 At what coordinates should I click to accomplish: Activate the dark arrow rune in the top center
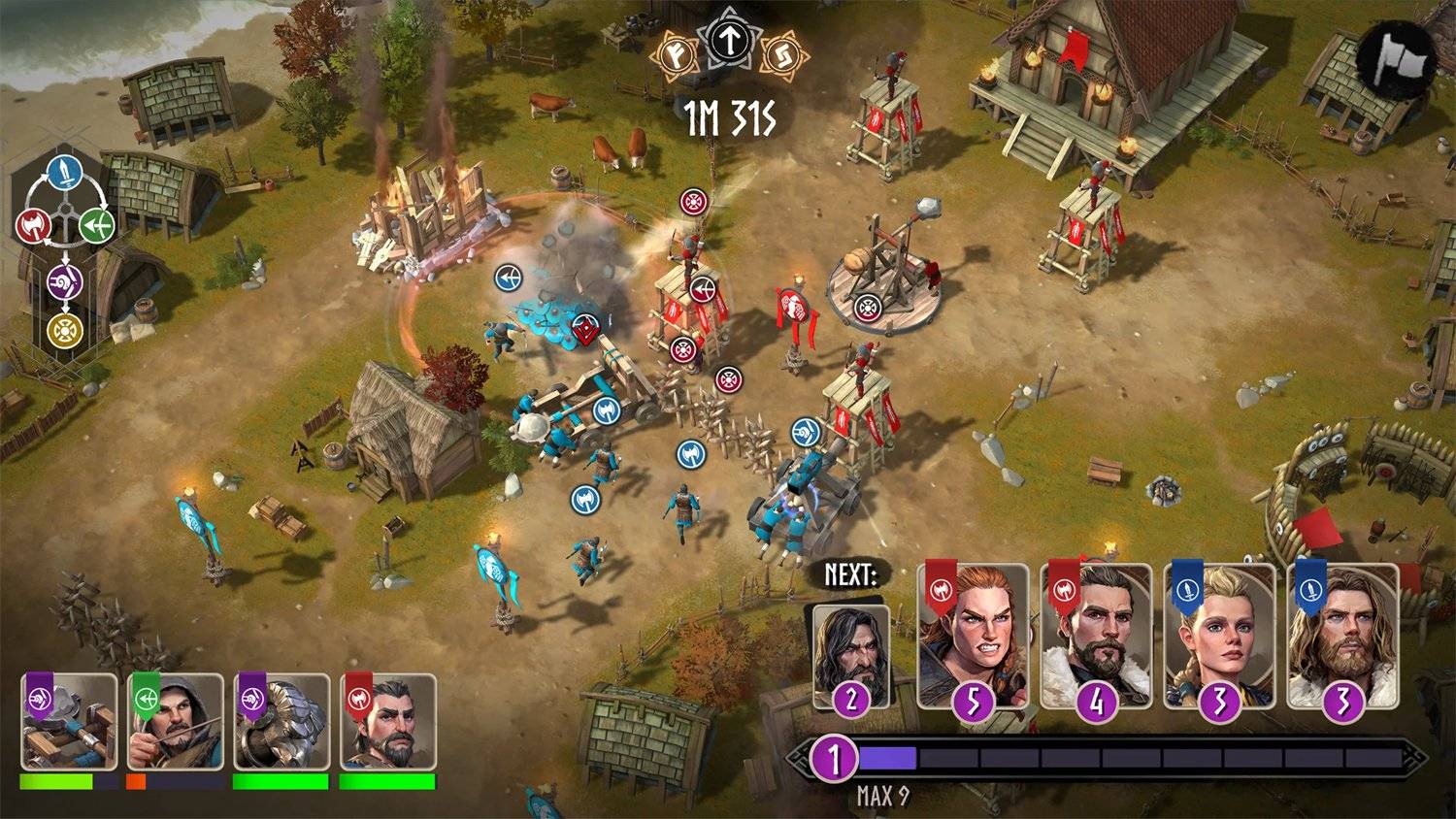point(727,42)
